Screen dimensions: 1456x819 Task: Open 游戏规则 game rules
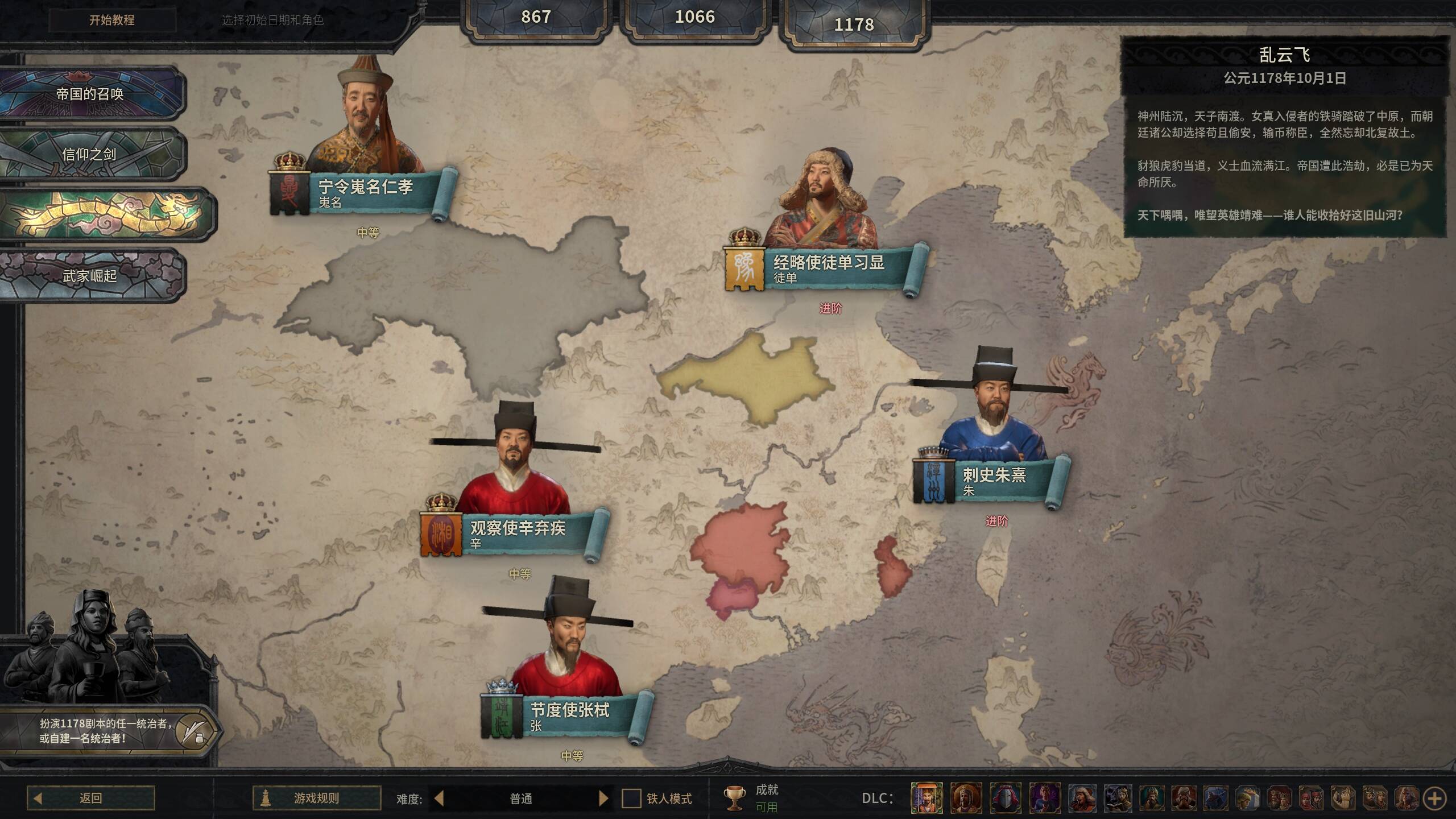point(317,798)
